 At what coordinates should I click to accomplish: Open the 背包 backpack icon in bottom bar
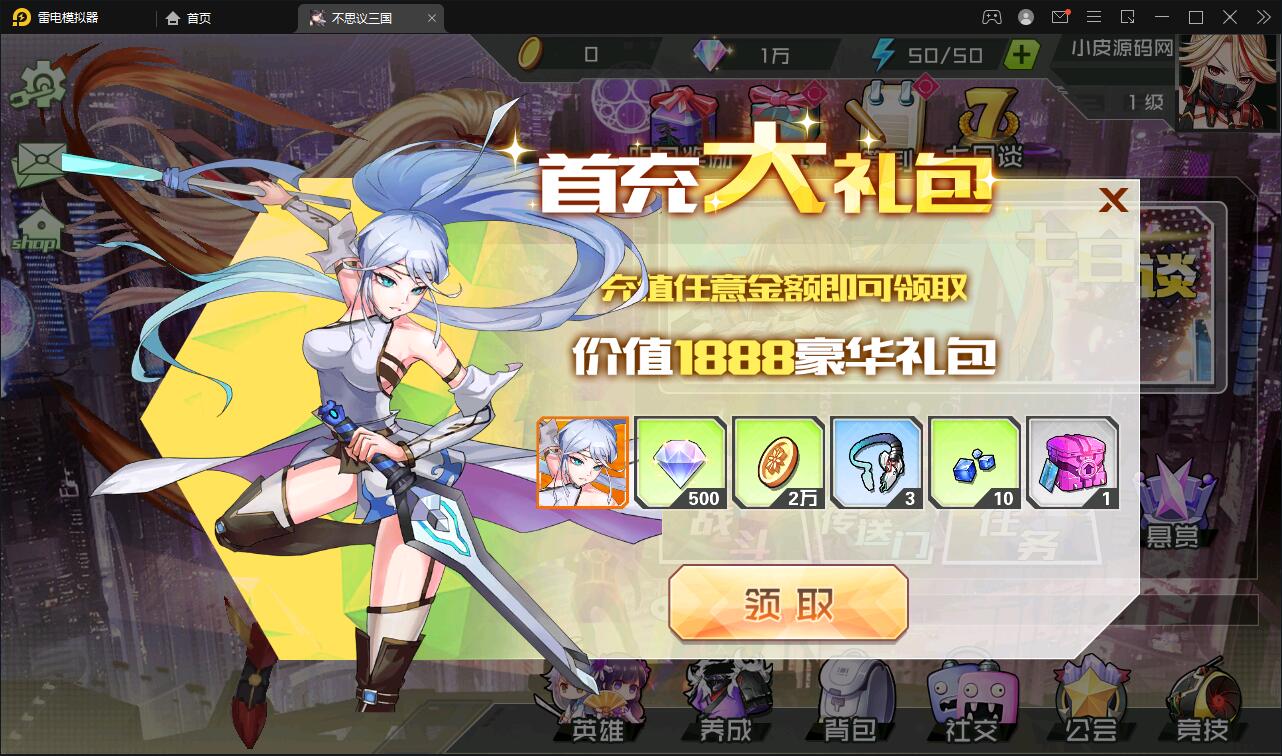[851, 700]
